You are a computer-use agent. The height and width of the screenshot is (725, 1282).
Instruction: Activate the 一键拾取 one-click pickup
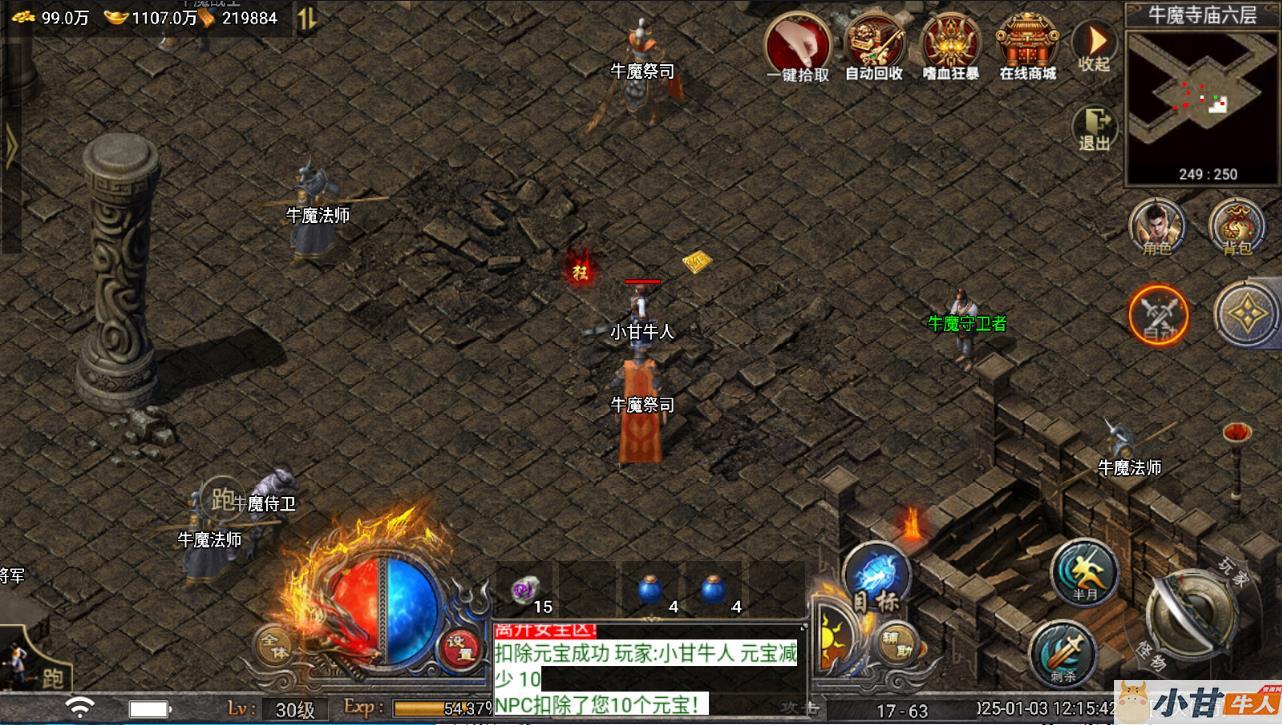(797, 44)
